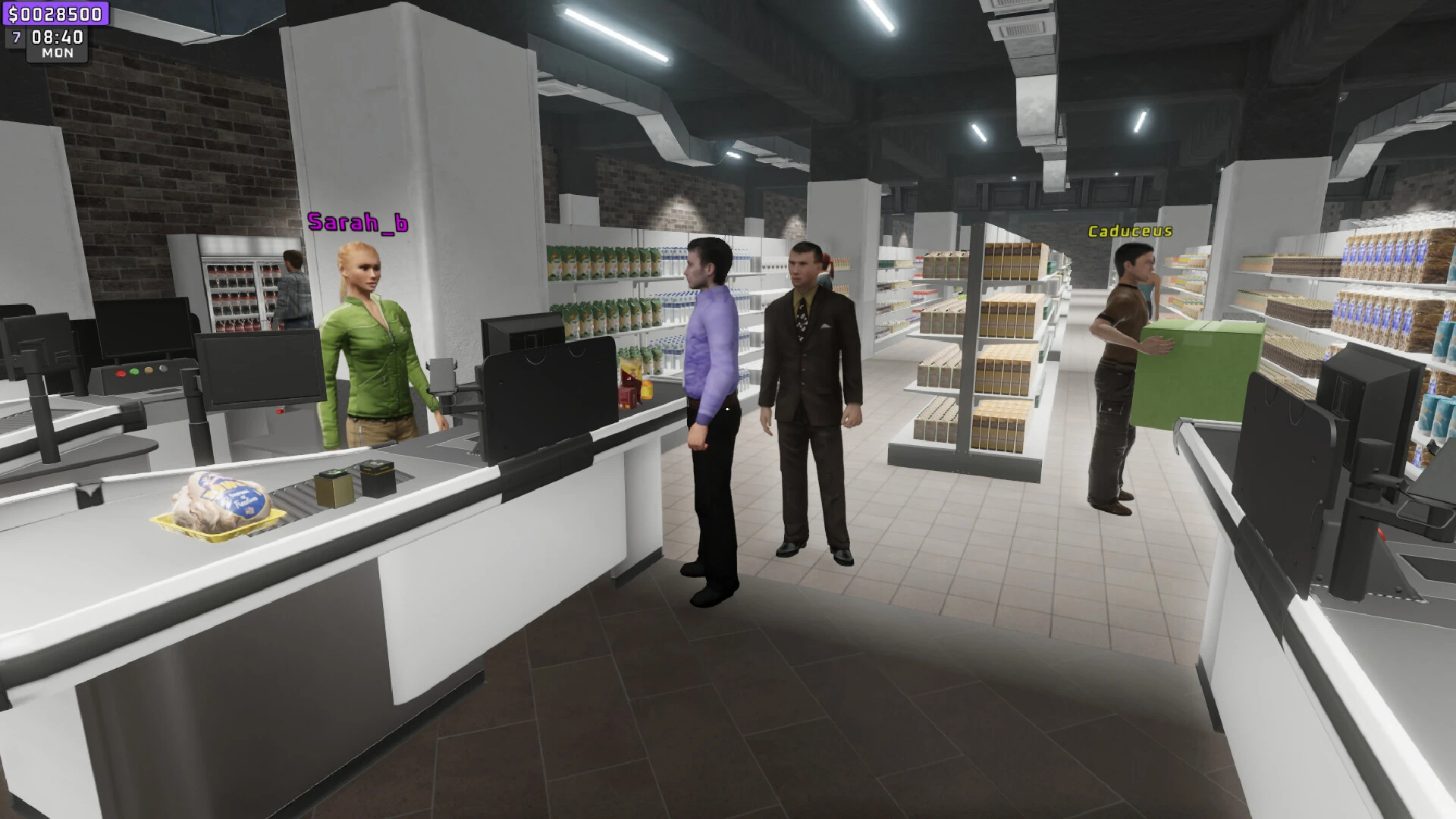
Task: Toggle the gold button on the register panel
Action: tap(148, 369)
